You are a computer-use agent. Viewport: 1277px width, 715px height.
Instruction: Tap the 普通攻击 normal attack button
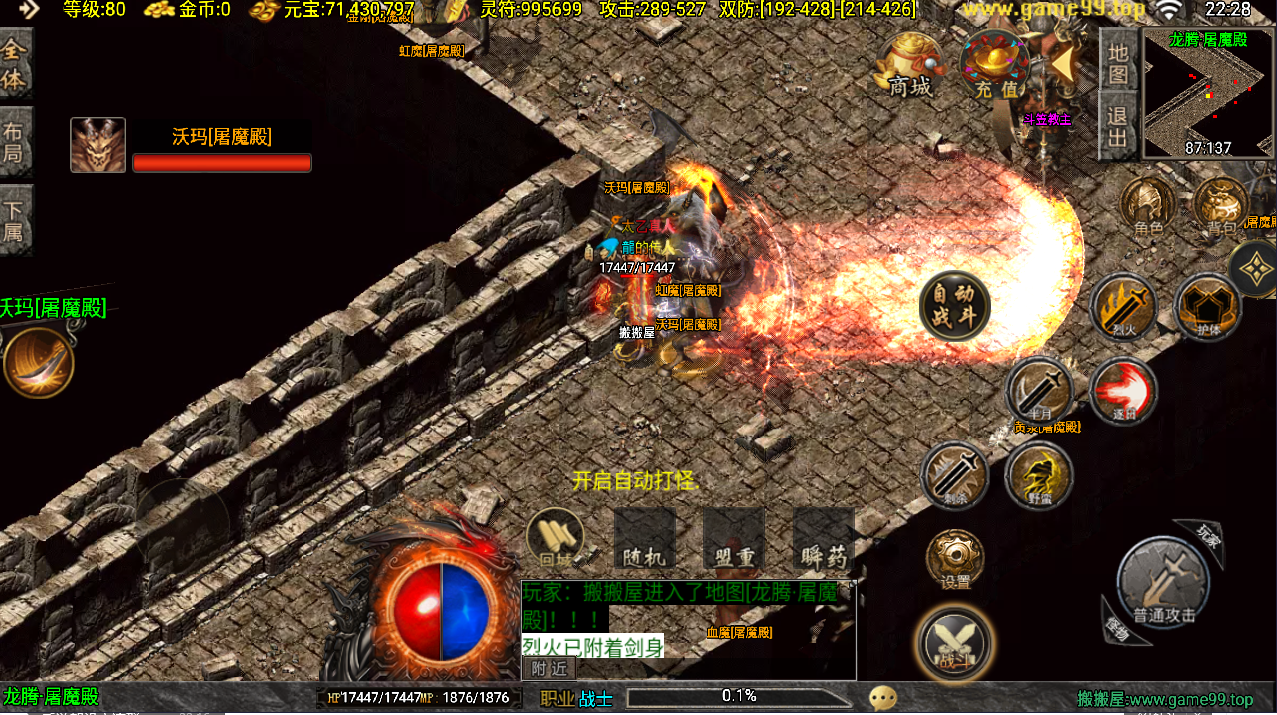tap(1163, 585)
